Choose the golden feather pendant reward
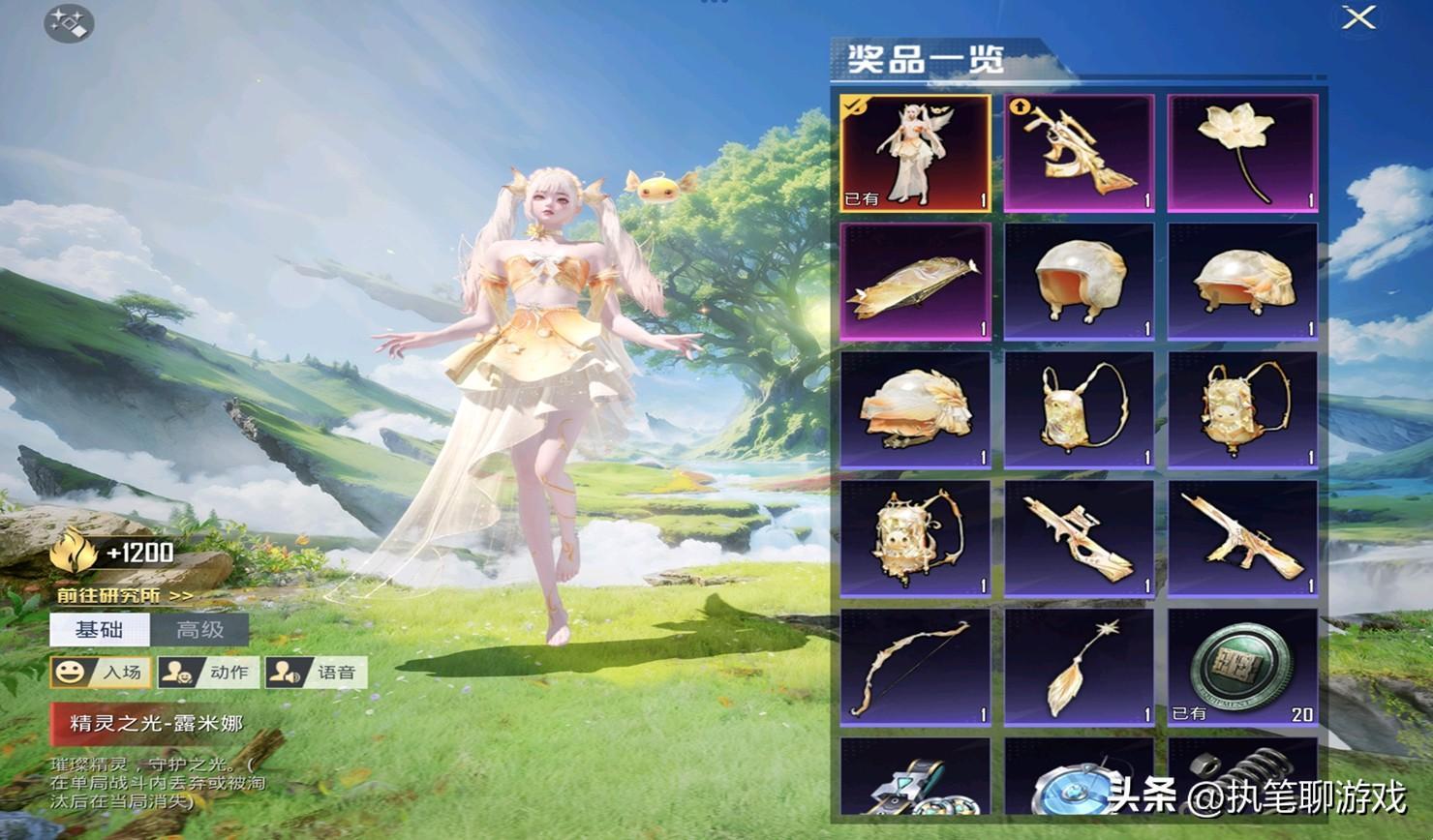Viewport: 1433px width, 840px height. coord(1079,667)
